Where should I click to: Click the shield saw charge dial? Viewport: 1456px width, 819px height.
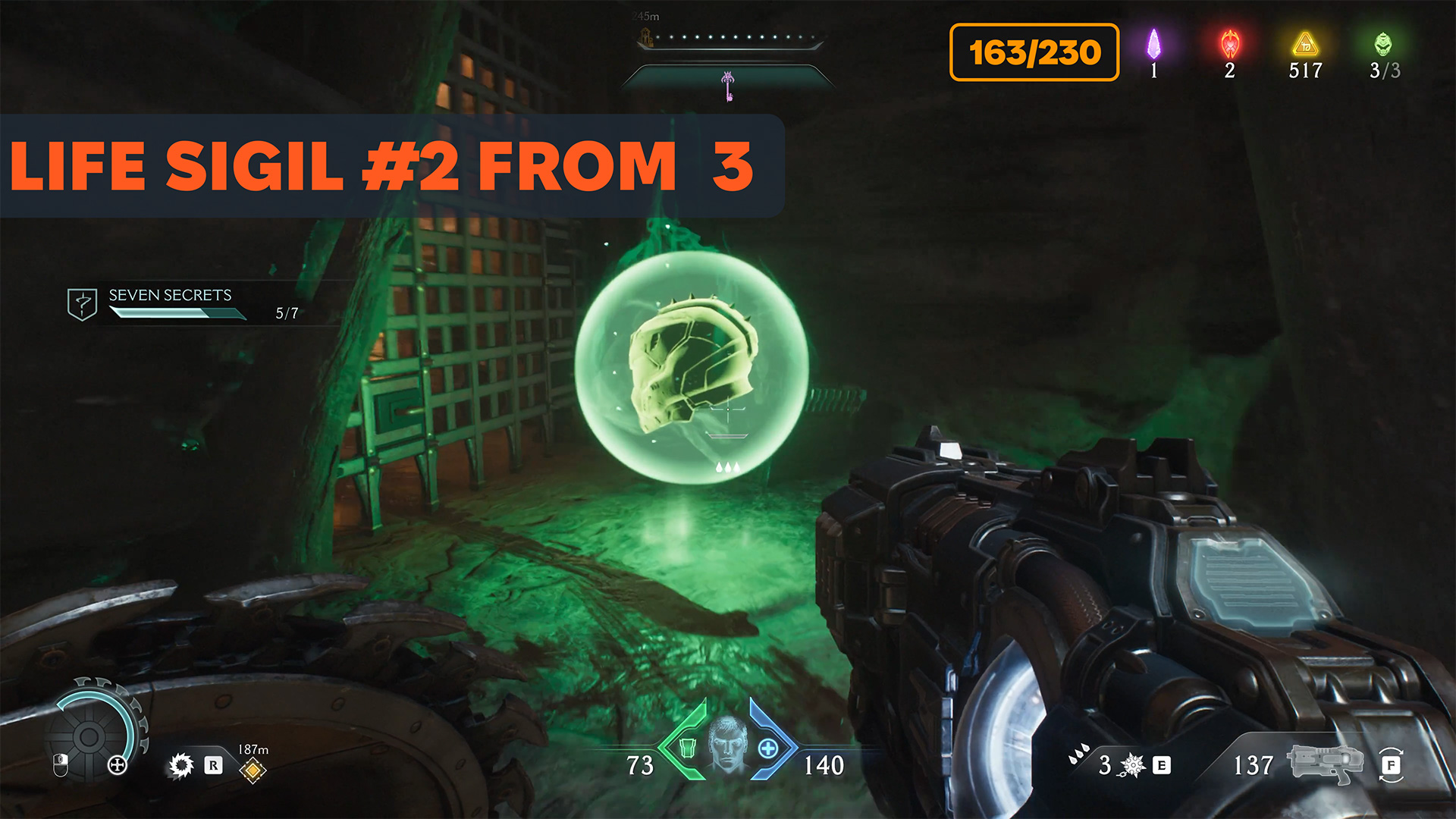(89, 736)
